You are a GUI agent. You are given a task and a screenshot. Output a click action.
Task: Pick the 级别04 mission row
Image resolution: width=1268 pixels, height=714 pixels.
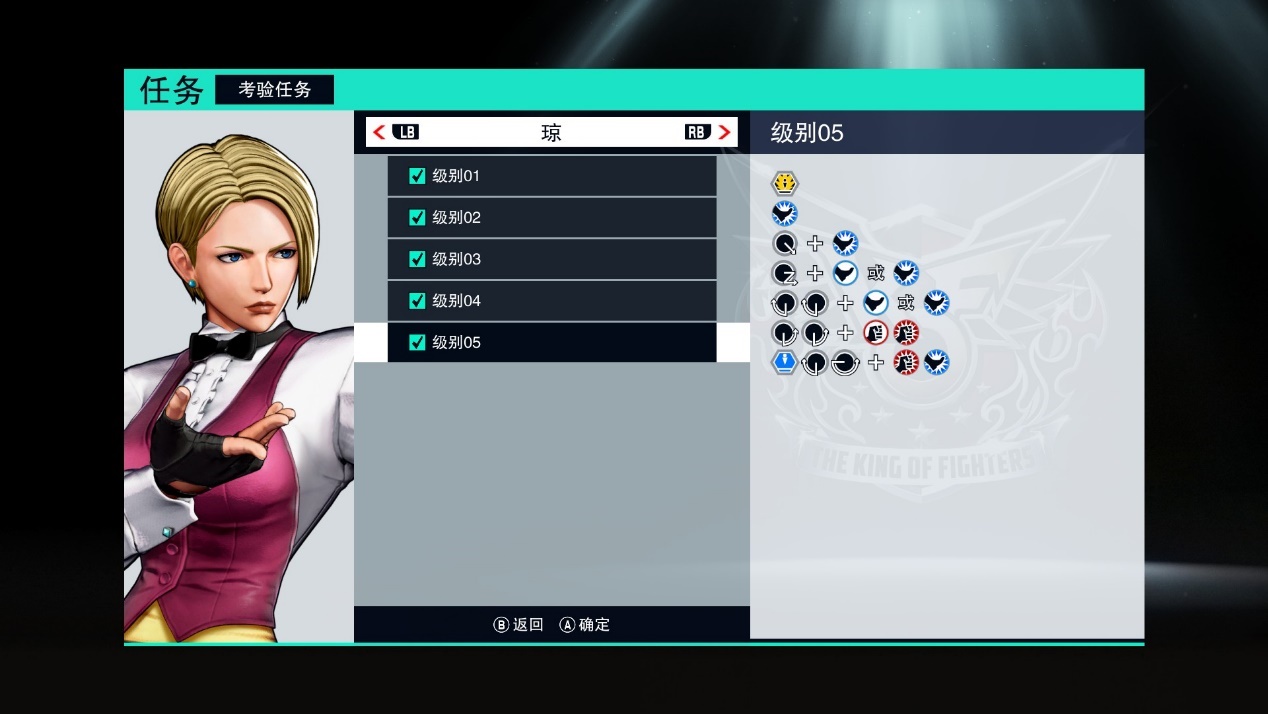(x=551, y=301)
